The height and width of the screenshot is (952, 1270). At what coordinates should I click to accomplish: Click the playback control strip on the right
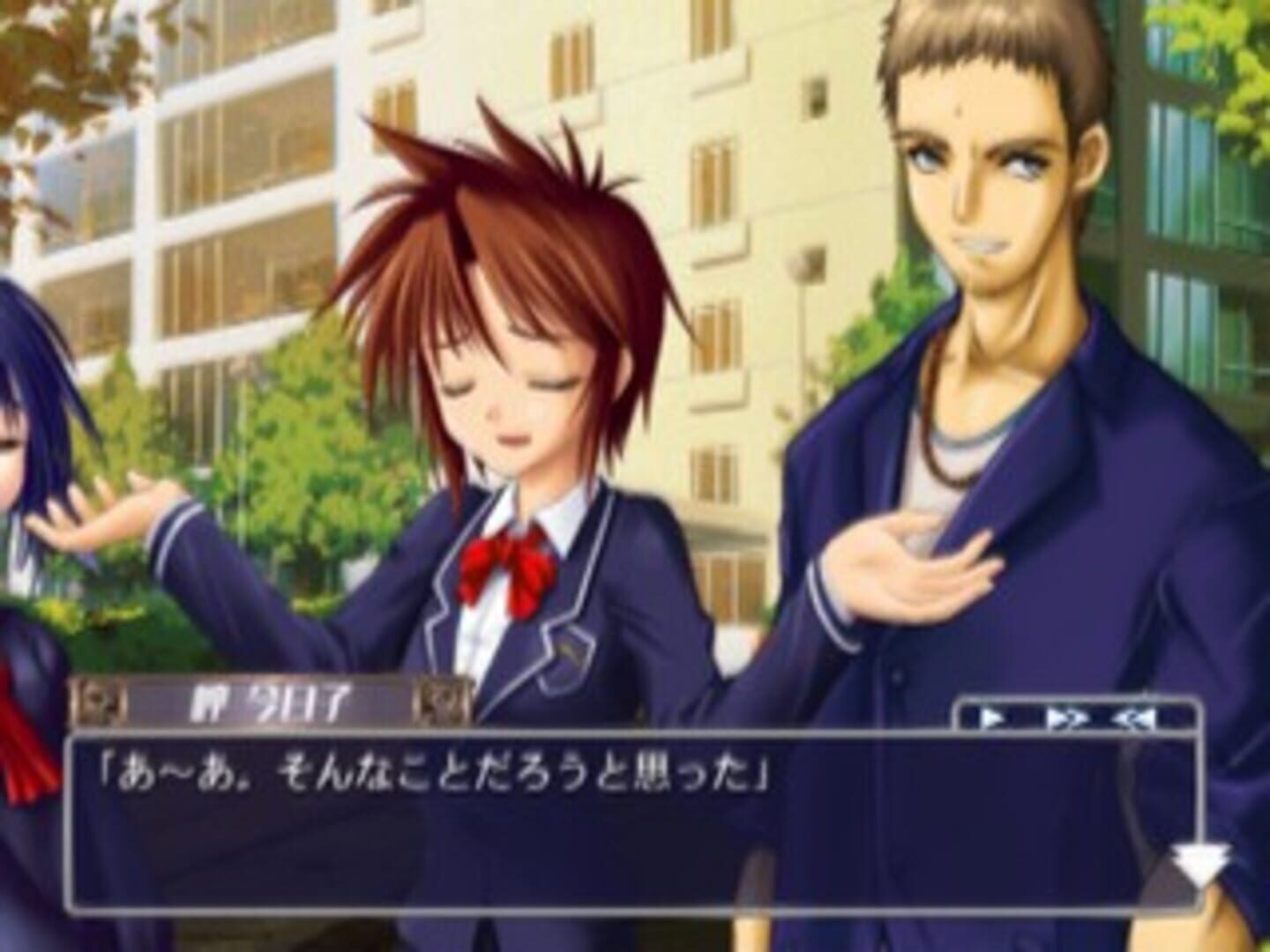(1080, 716)
